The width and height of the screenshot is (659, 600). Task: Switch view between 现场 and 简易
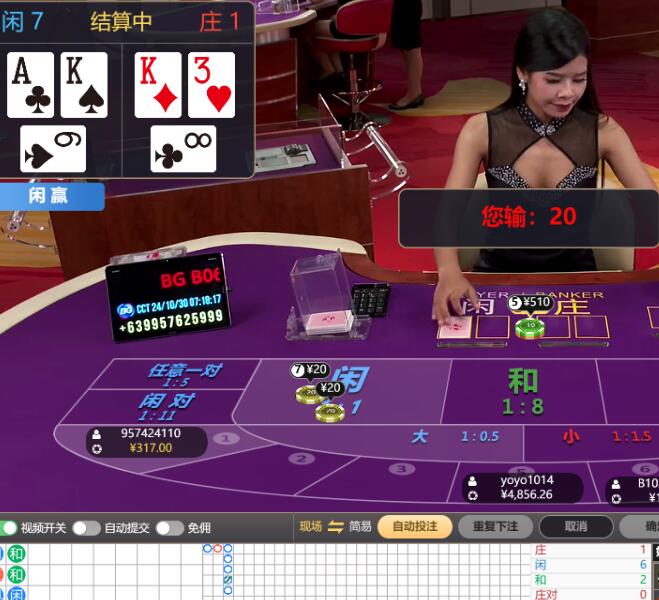tap(335, 526)
